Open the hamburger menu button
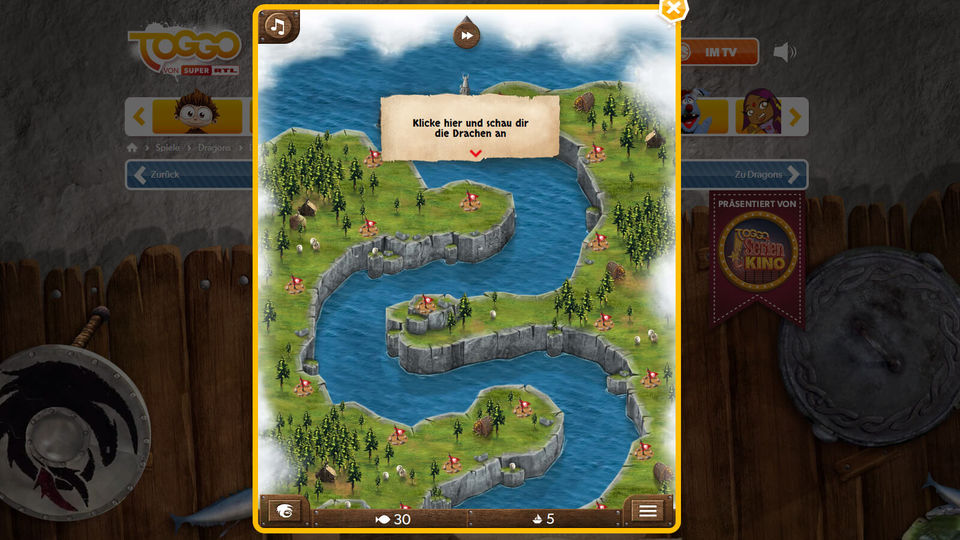The width and height of the screenshot is (960, 540). [647, 511]
